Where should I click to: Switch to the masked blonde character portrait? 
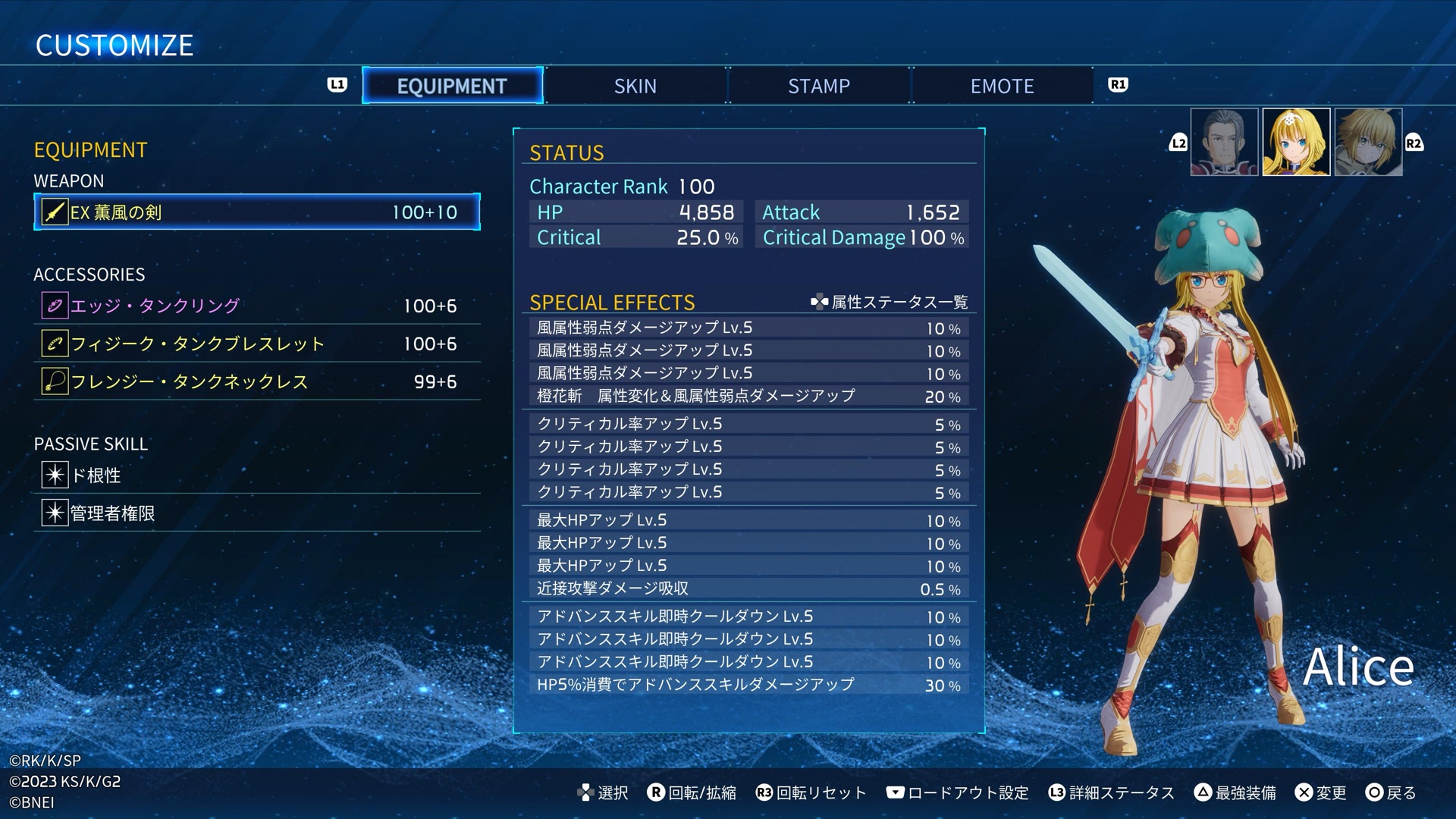click(1368, 142)
